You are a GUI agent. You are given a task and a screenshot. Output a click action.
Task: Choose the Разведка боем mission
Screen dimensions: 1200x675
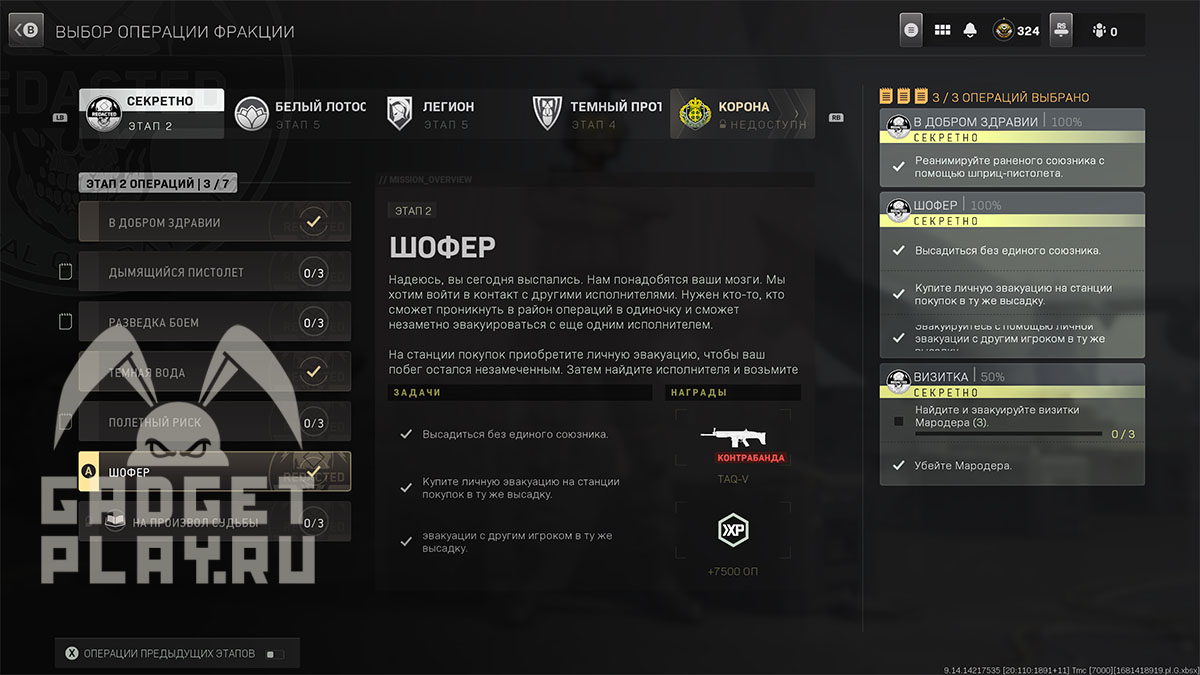coord(215,322)
